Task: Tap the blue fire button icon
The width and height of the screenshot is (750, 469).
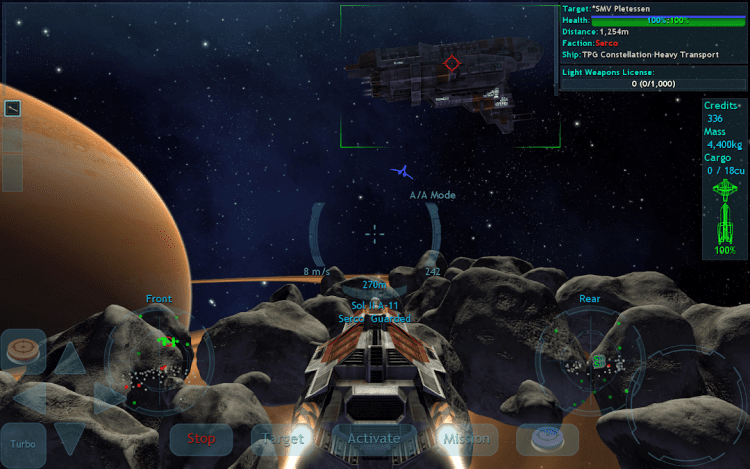Action: tap(547, 437)
